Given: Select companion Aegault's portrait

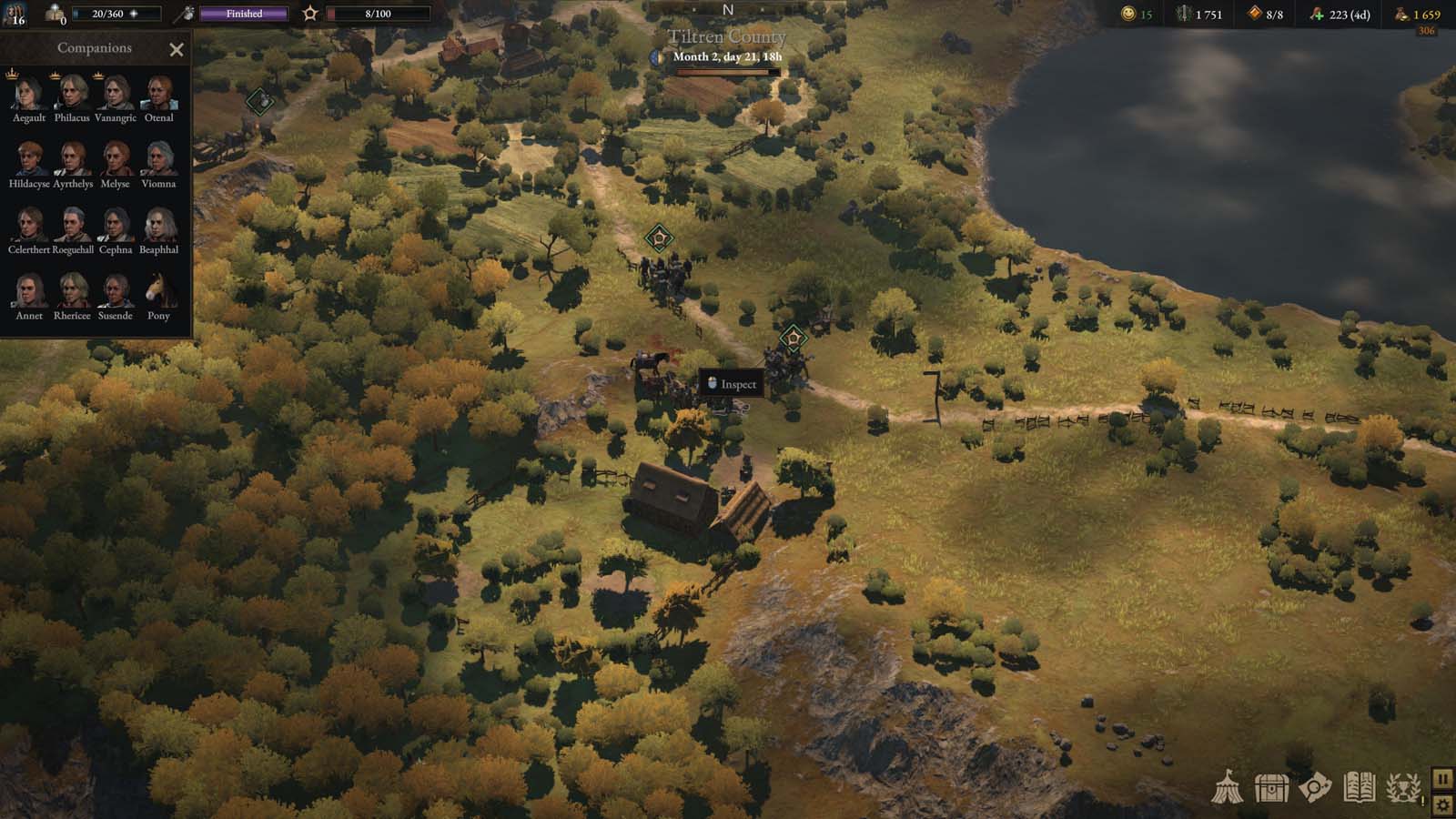Looking at the screenshot, I should coord(29,94).
